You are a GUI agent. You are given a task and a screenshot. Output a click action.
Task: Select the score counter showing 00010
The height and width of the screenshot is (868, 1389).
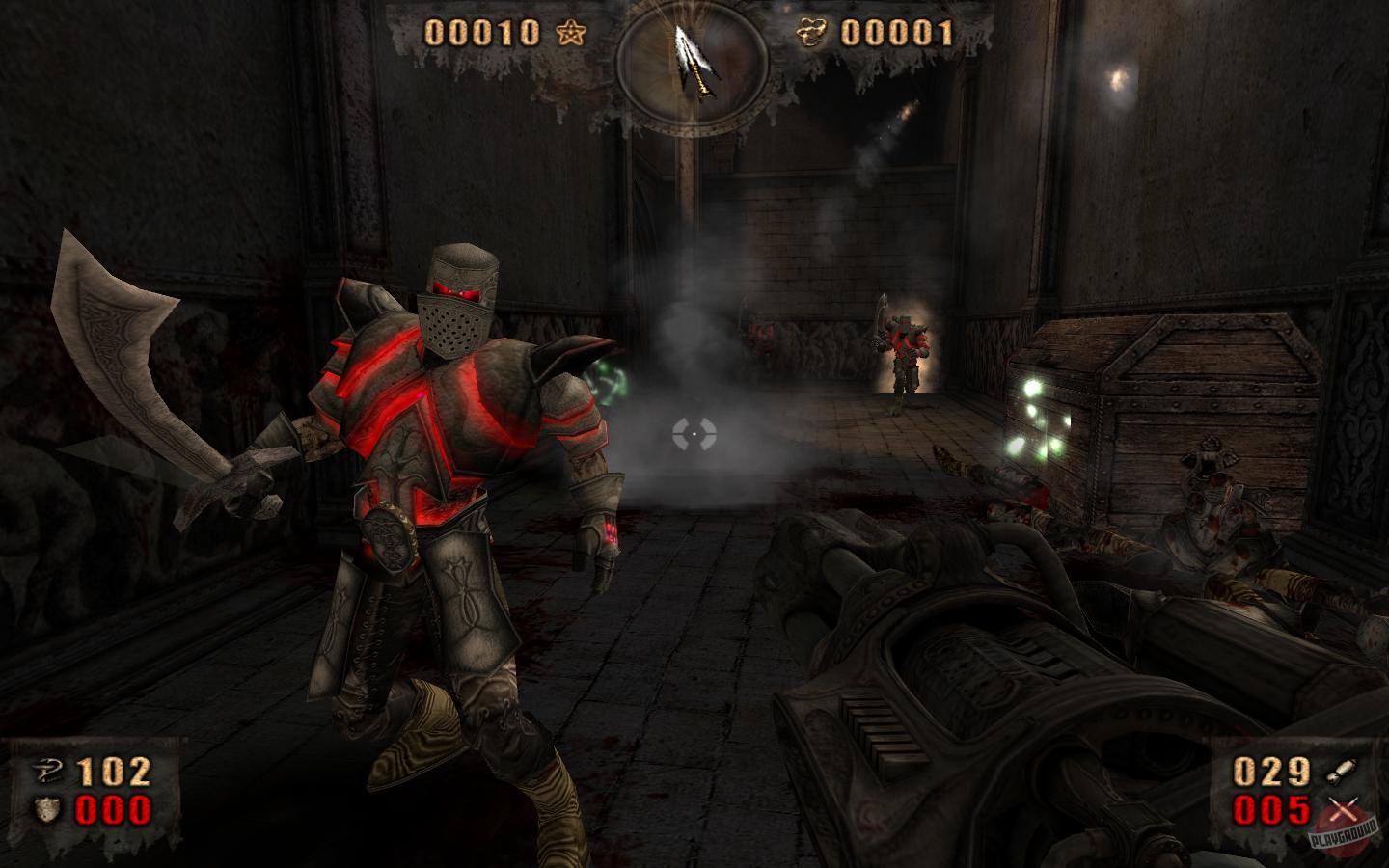(x=483, y=33)
